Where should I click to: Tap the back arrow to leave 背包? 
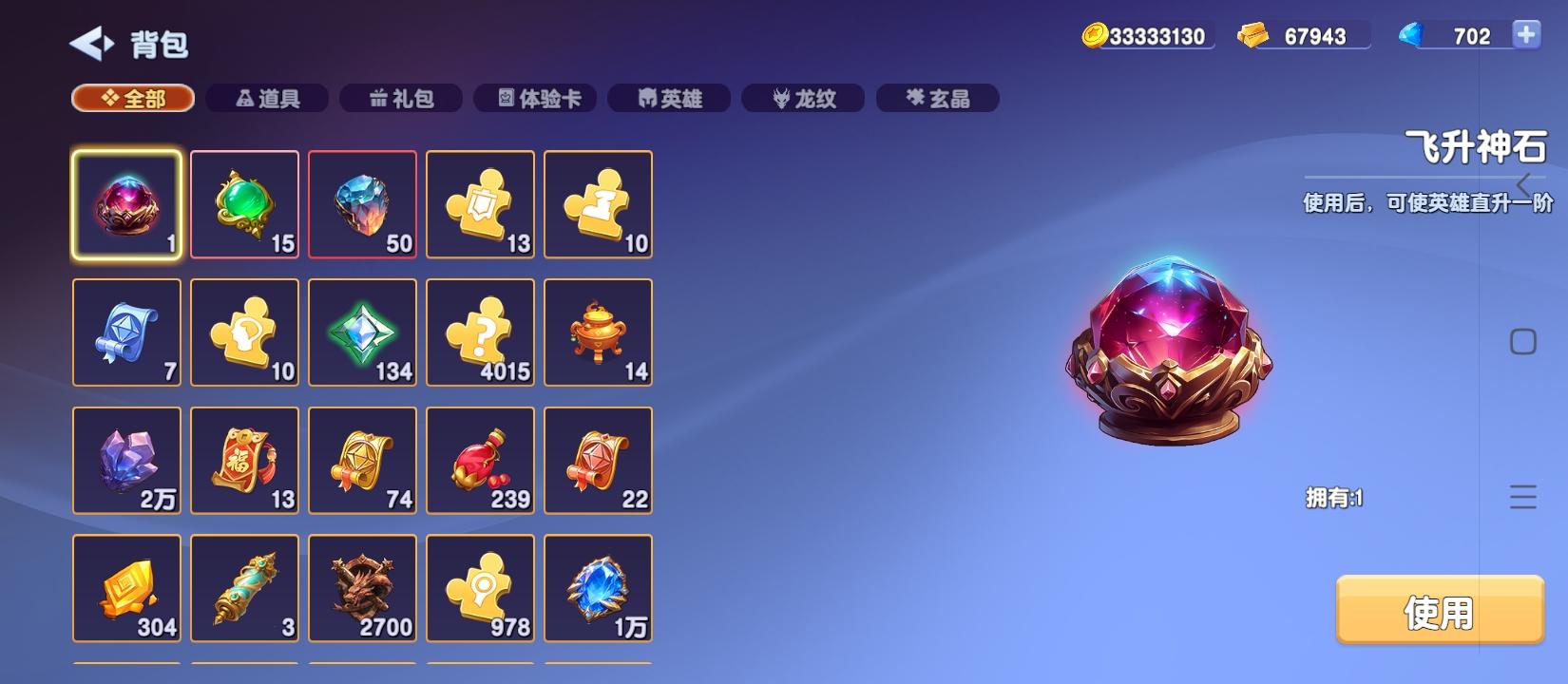[x=88, y=43]
